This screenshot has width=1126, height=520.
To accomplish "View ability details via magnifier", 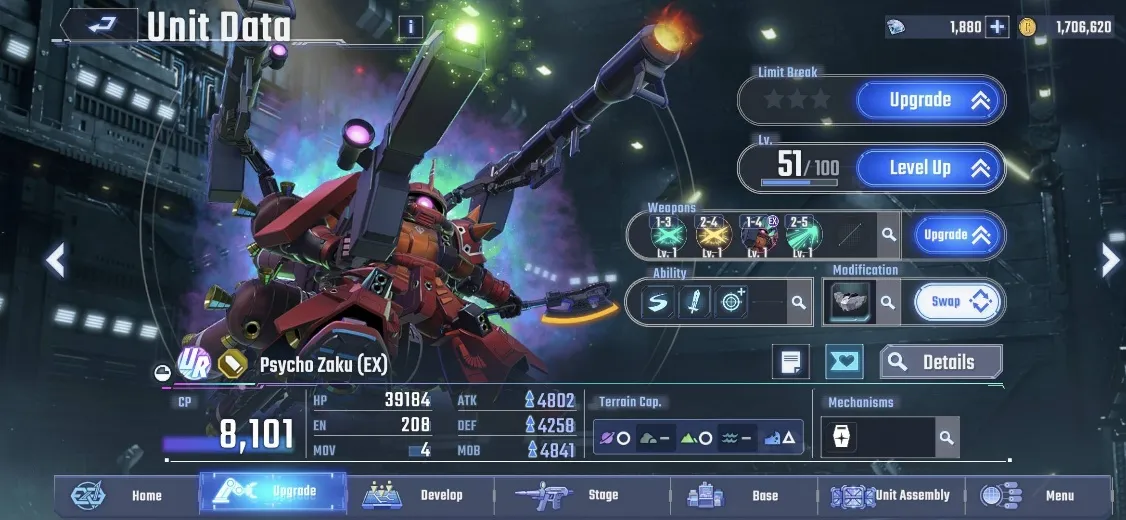I will click(797, 302).
